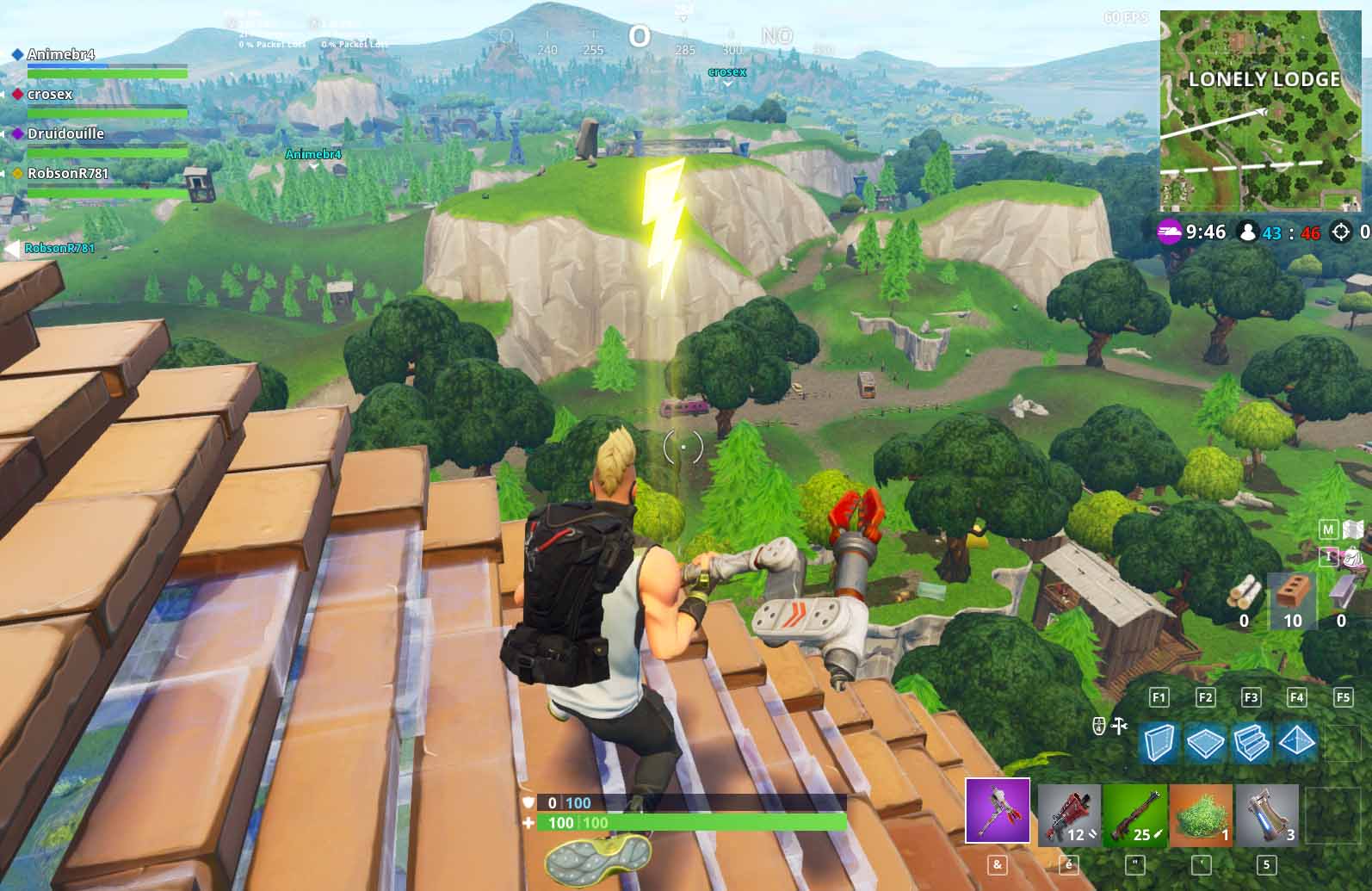
Task: Select Druidouille in the squad list
Action: click(65, 134)
